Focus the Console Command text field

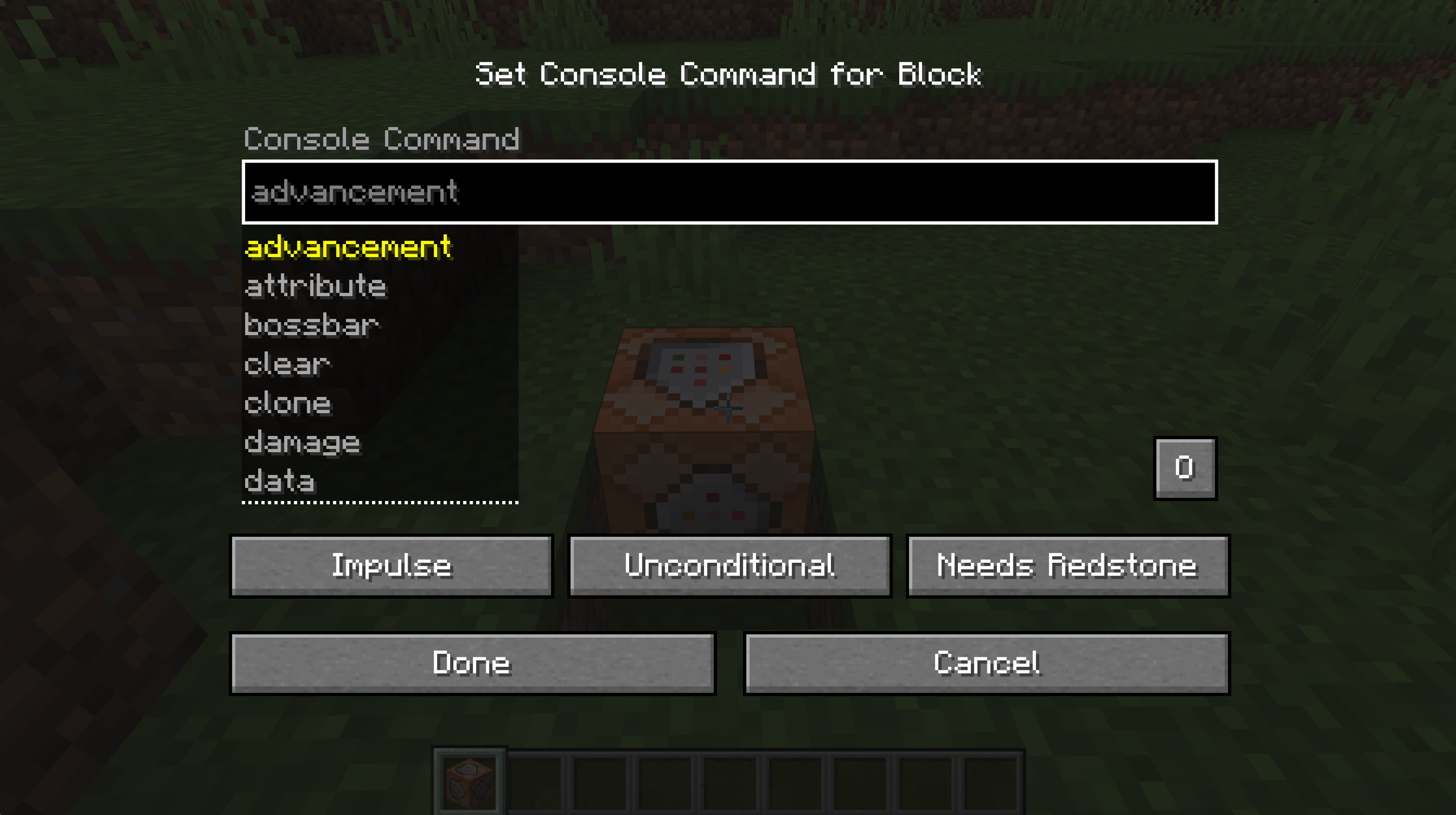click(729, 192)
